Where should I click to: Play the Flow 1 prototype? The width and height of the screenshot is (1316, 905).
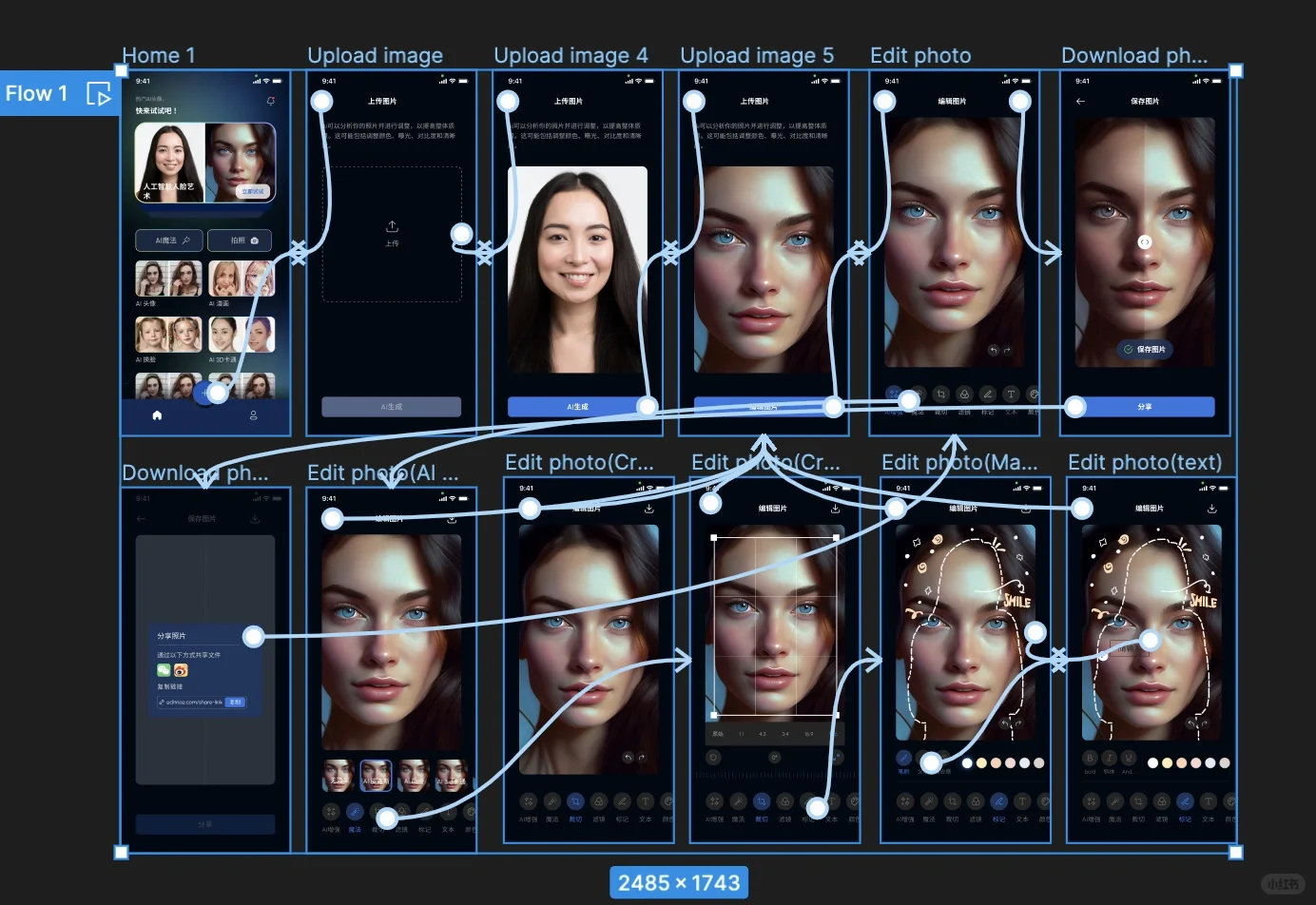point(99,93)
